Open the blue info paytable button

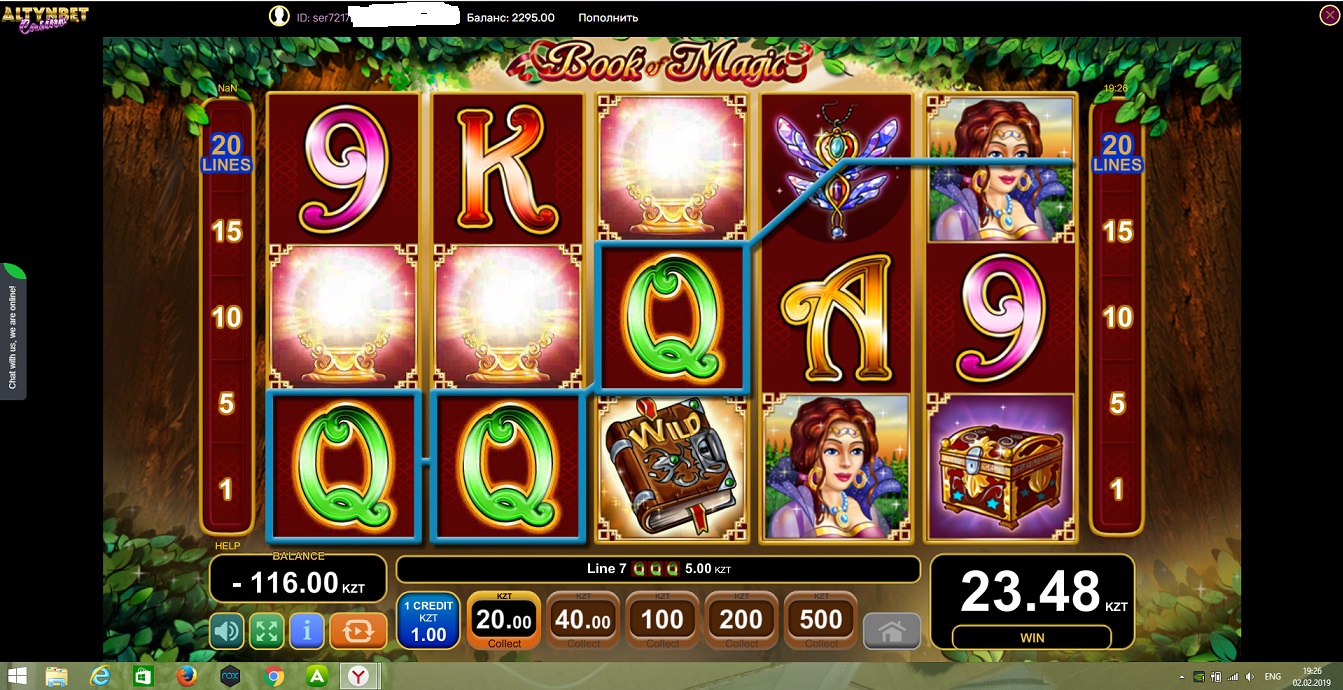307,631
